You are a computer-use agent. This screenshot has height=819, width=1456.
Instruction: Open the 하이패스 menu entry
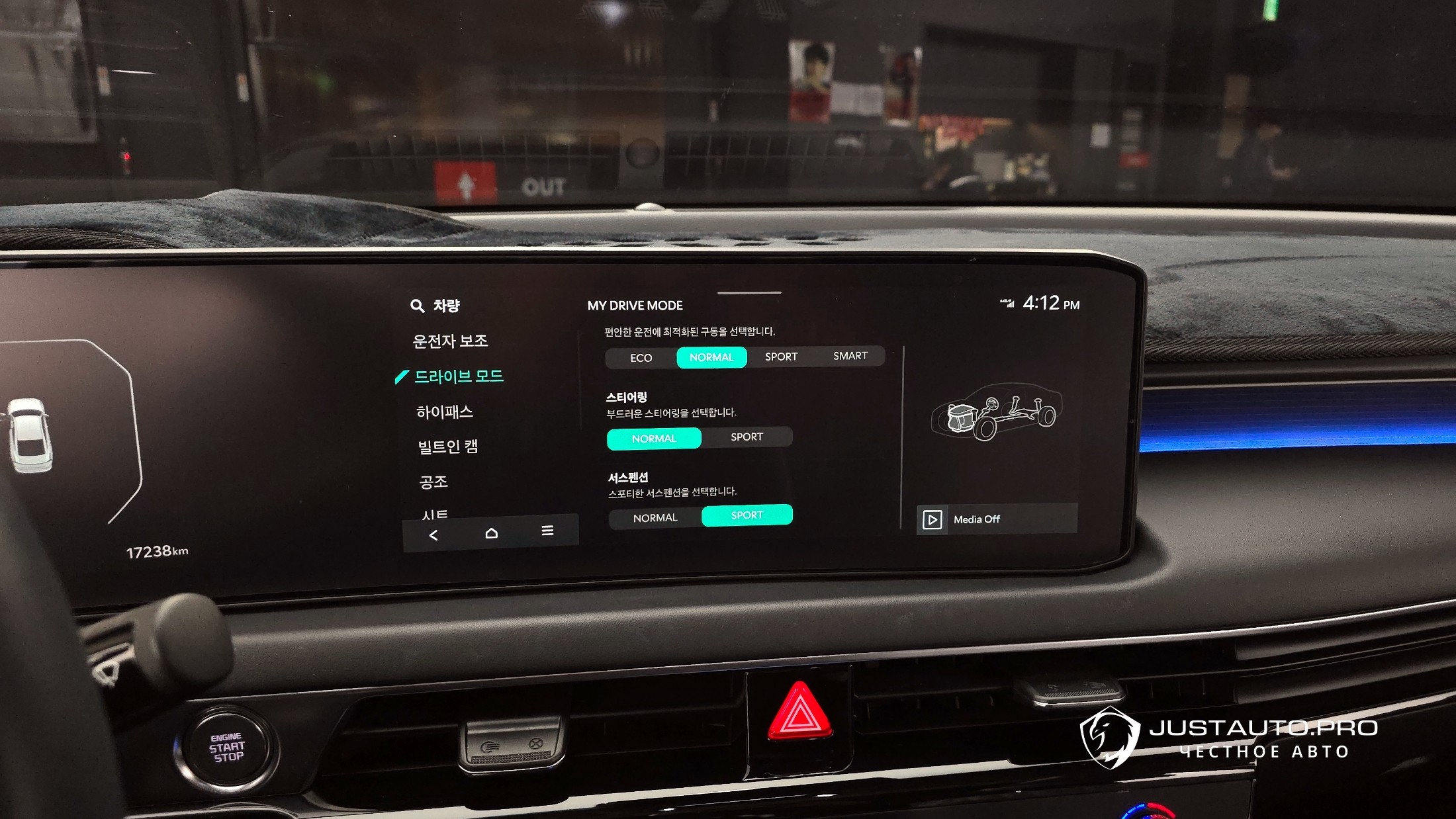(445, 412)
